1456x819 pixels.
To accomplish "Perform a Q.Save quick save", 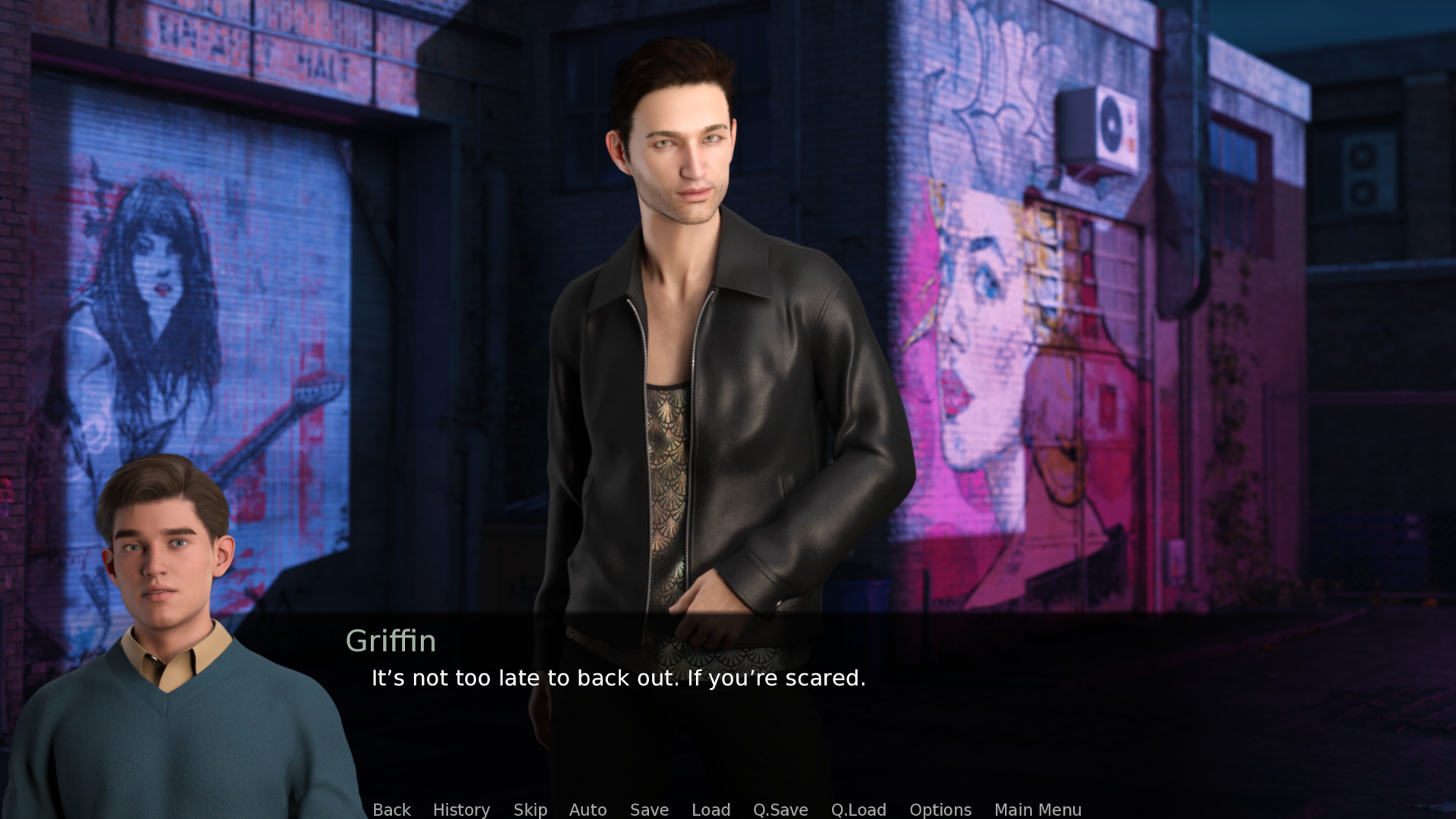I will pos(780,810).
